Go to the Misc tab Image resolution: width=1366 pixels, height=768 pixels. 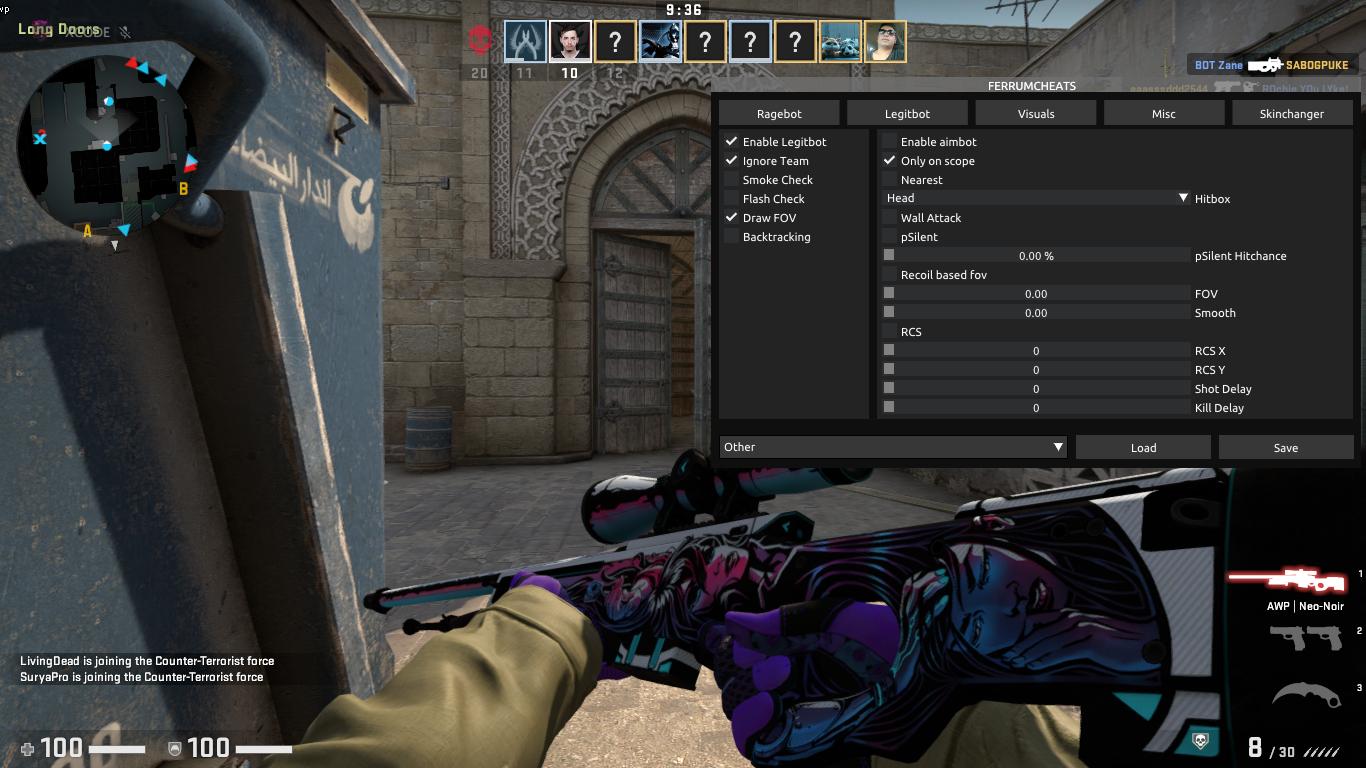pos(1164,113)
